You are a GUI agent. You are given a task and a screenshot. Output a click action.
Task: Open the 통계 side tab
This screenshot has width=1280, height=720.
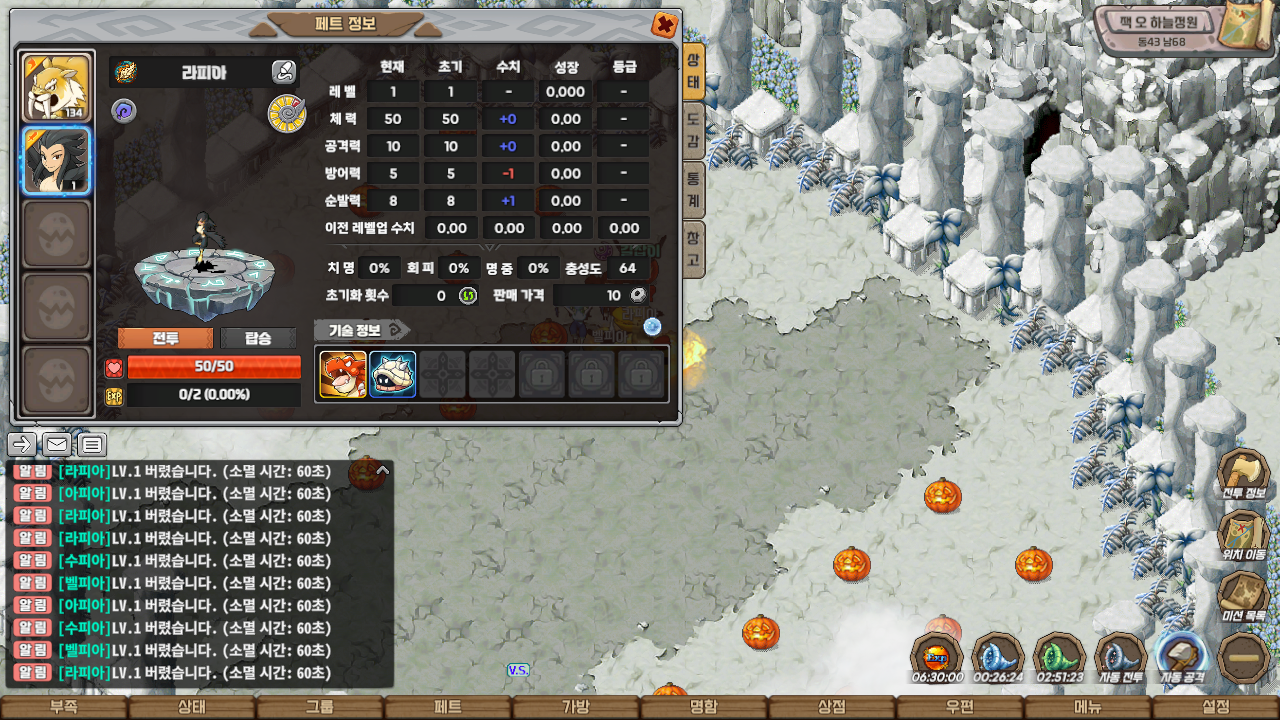(693, 190)
